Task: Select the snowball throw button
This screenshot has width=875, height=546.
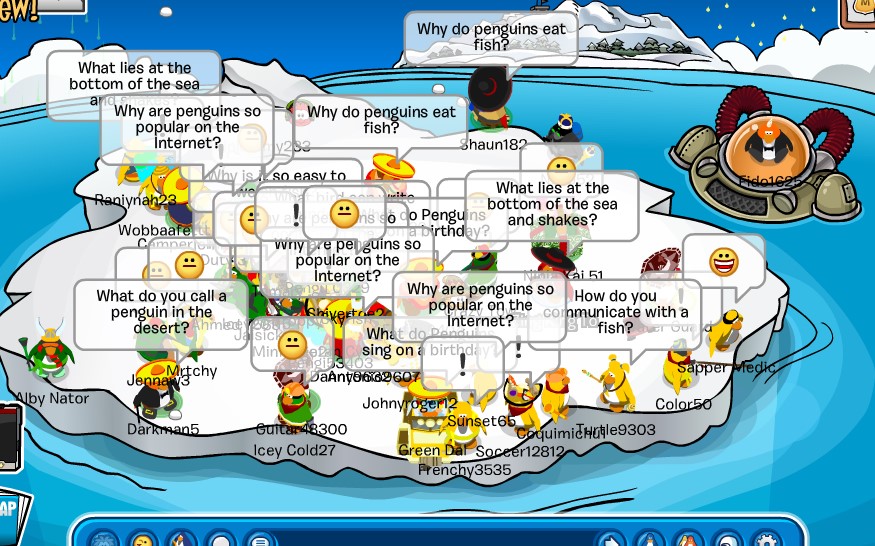Action: tap(220, 539)
